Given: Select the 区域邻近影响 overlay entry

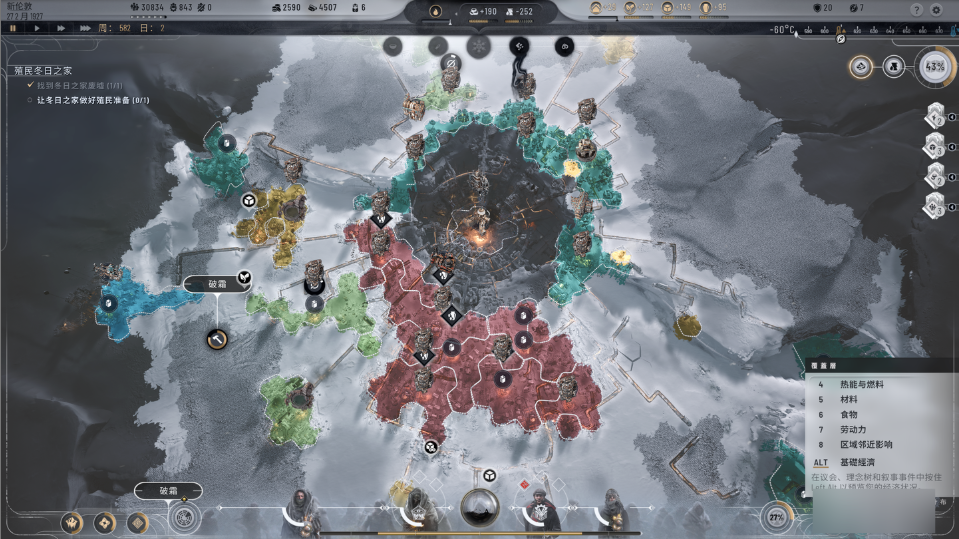Looking at the screenshot, I should click(865, 444).
